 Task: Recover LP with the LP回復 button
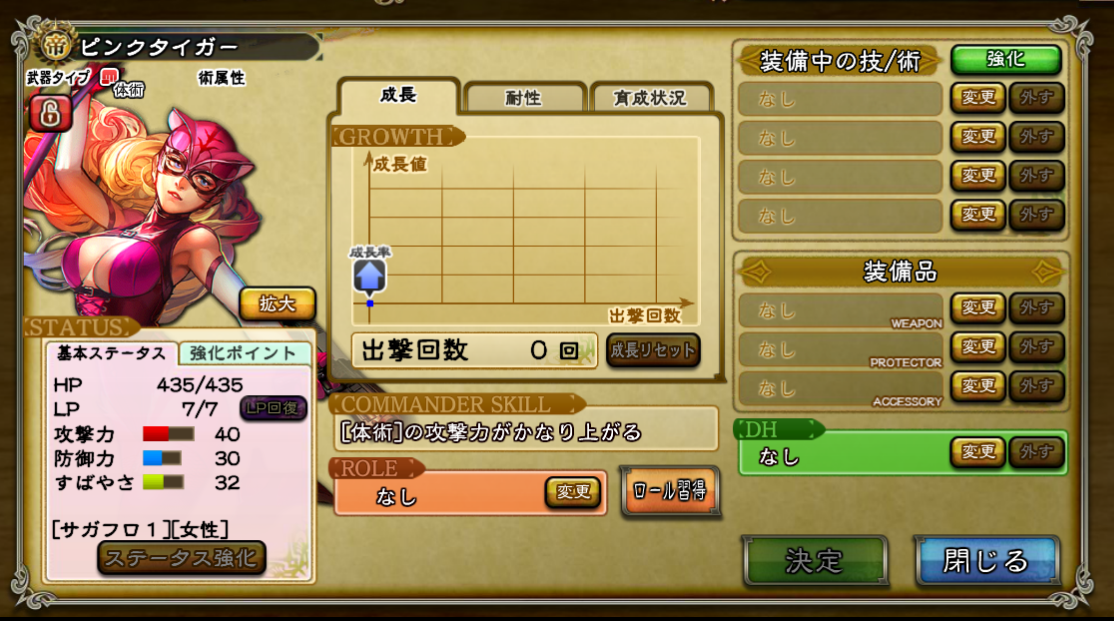(x=273, y=408)
